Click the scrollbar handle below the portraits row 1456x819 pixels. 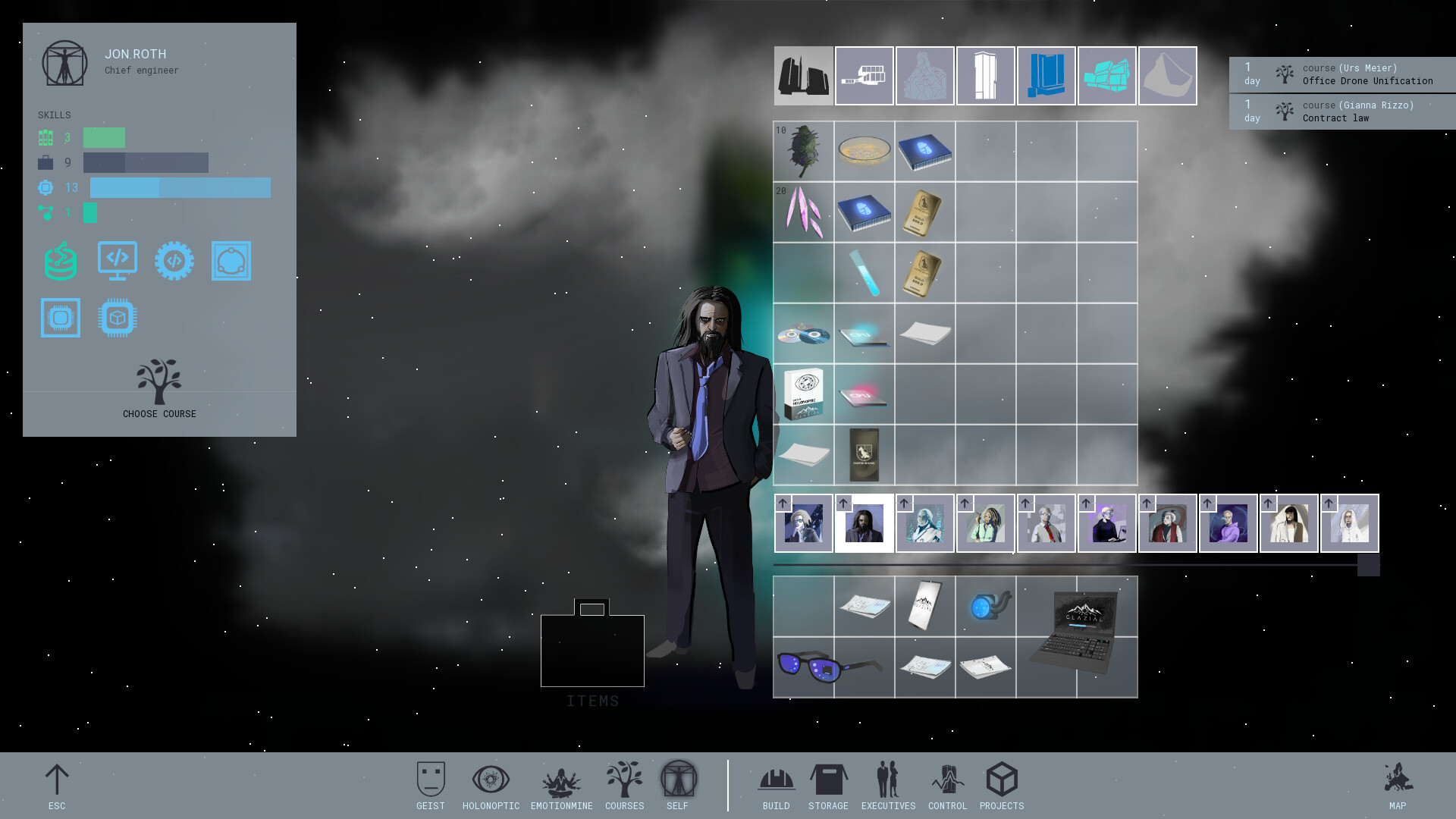1367,563
